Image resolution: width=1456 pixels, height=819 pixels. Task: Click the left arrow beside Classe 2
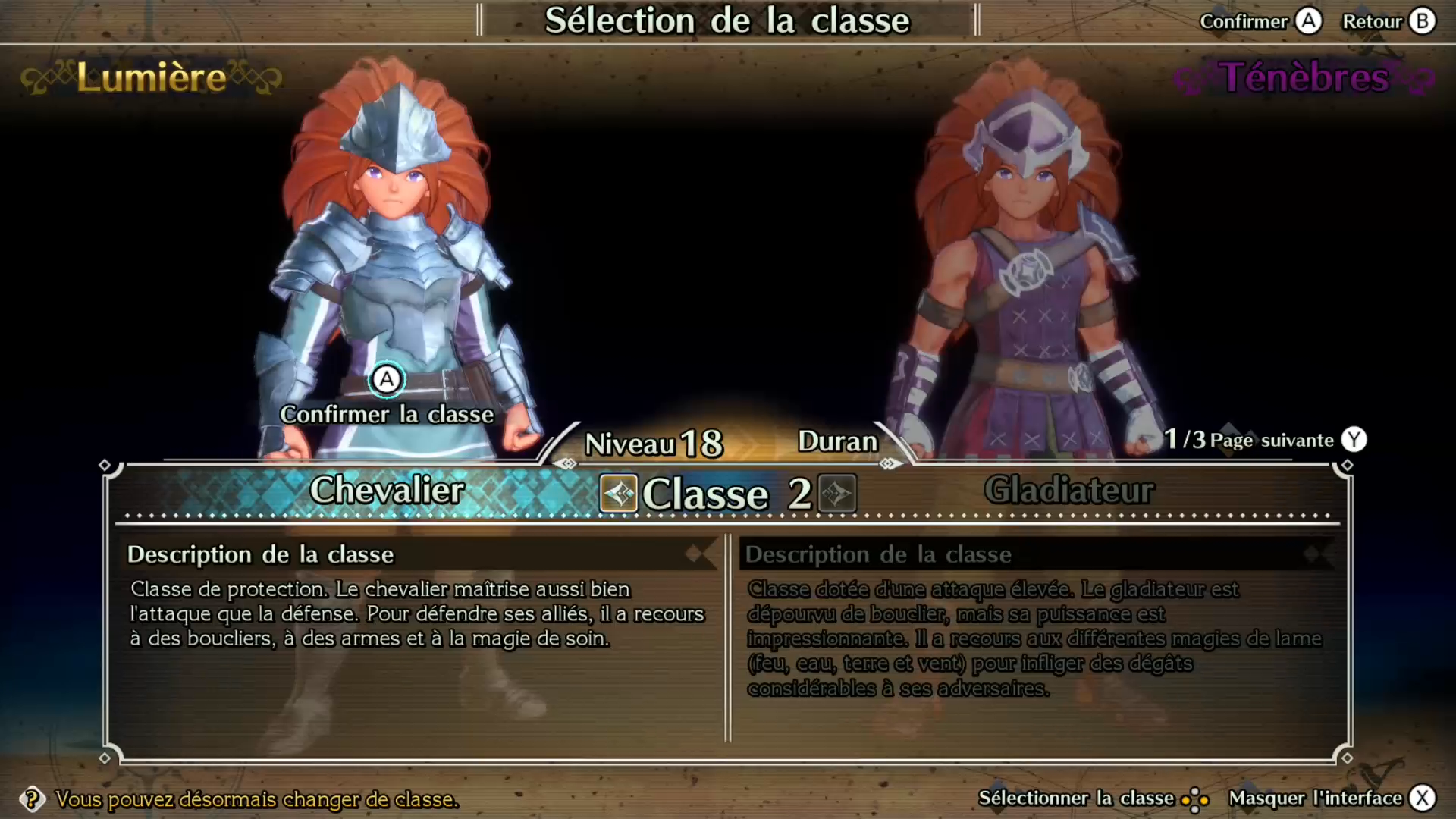click(619, 494)
